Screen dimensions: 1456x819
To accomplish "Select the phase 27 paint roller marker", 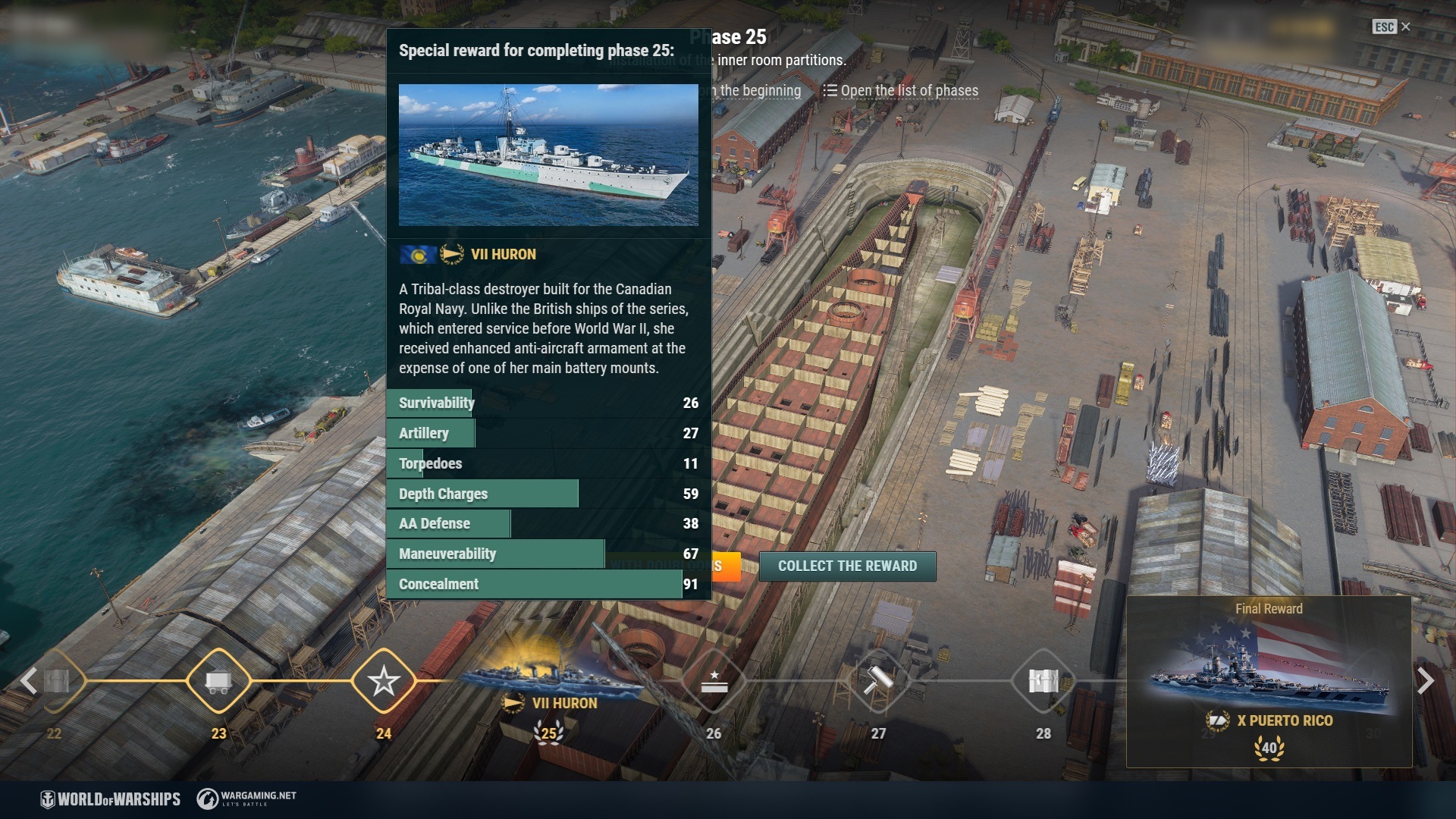I will point(878,681).
